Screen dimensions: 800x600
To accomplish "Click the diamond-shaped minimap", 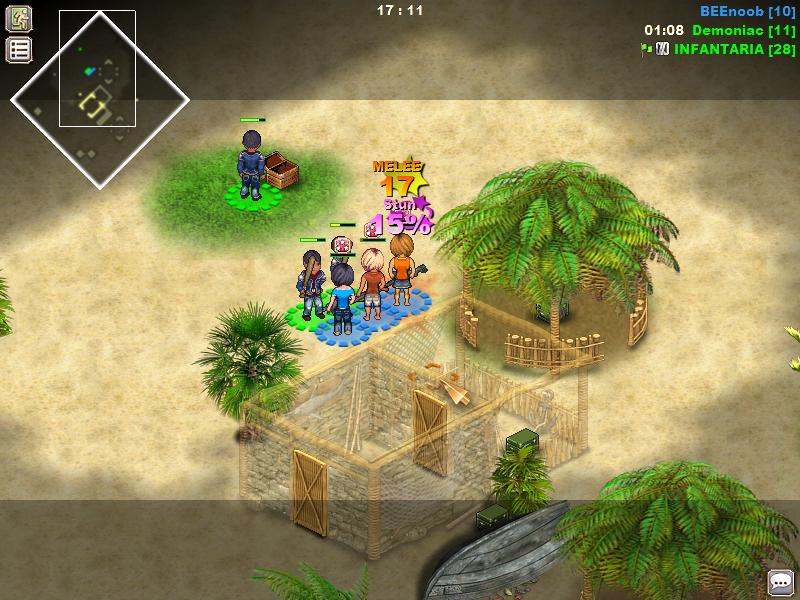I will pyautogui.click(x=99, y=98).
